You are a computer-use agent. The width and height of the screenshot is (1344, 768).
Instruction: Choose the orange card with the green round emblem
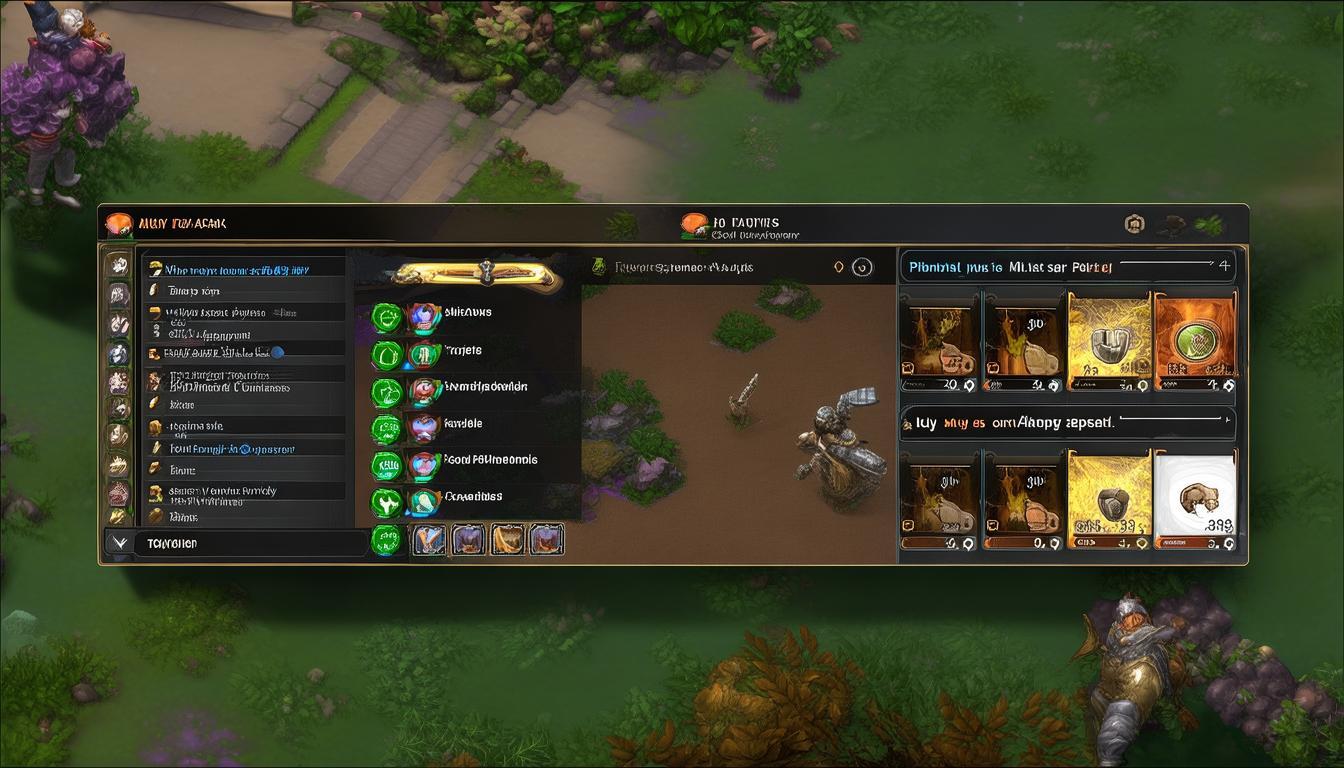coord(1194,342)
